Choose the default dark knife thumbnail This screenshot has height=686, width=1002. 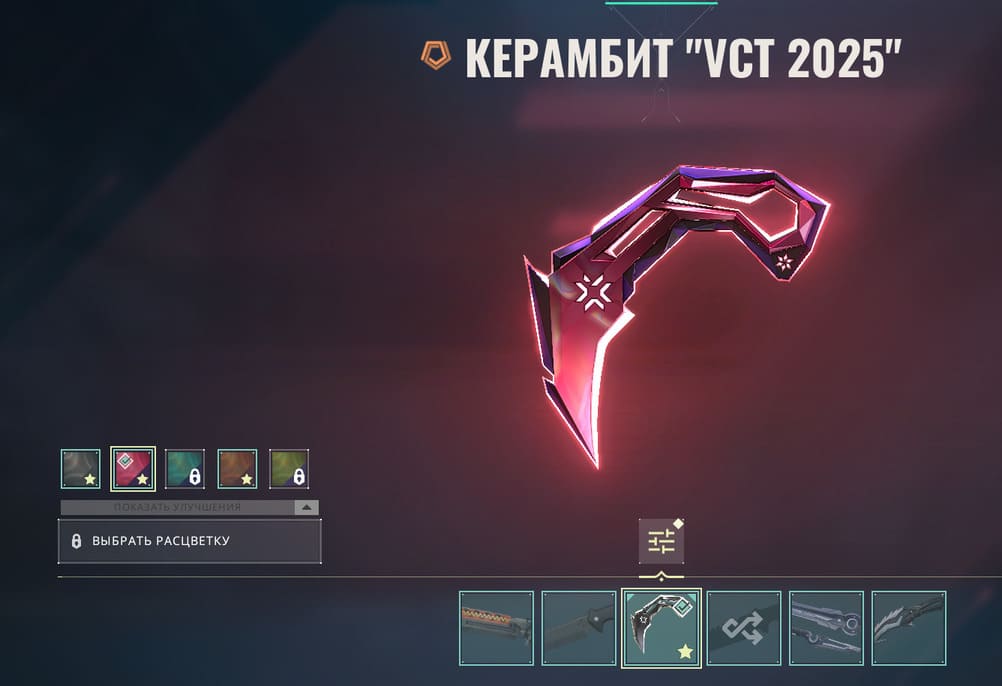point(579,628)
